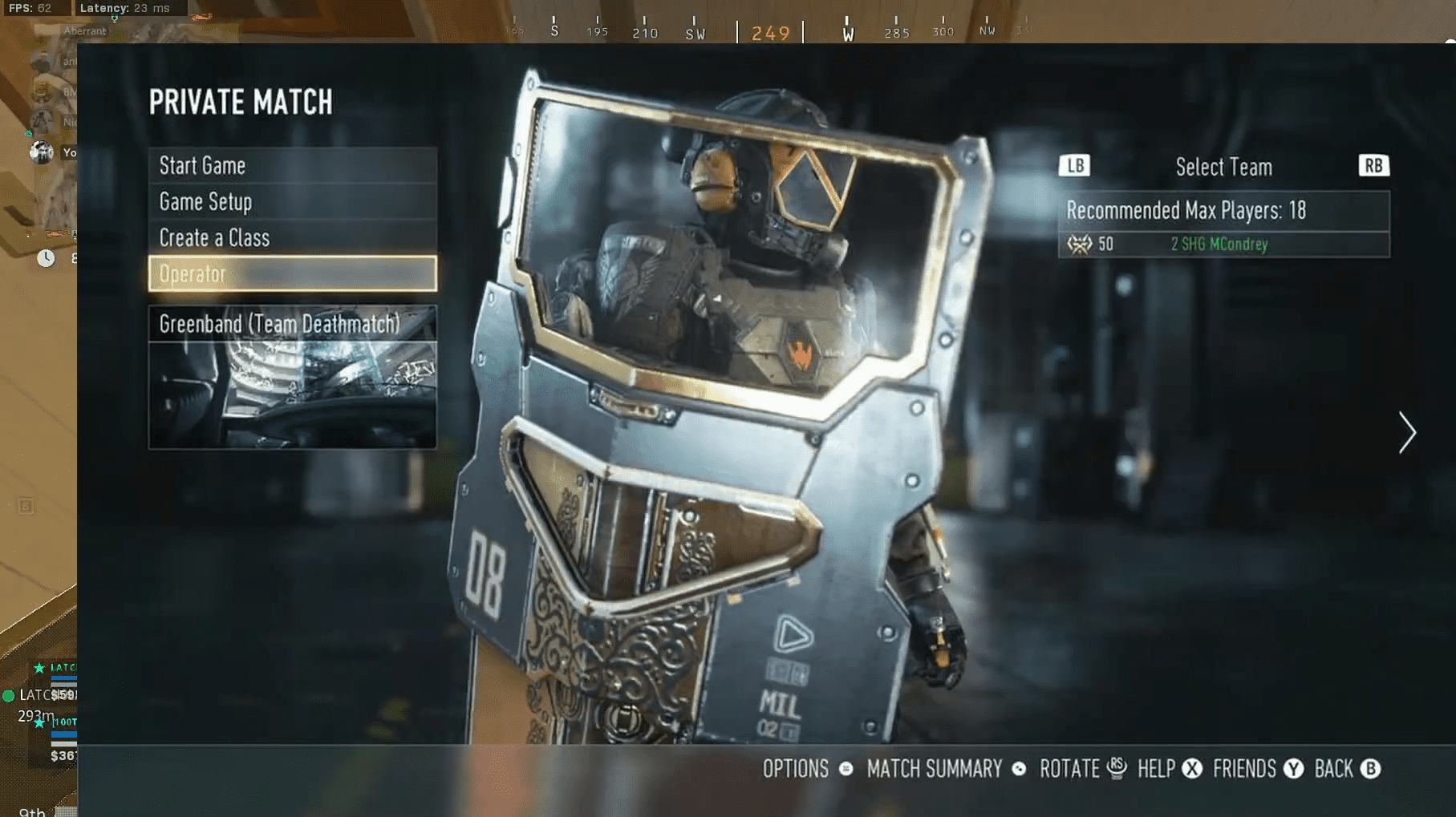Screen dimensions: 1456x817
Task: Expand to next page with right chevron arrow
Action: click(x=1407, y=433)
